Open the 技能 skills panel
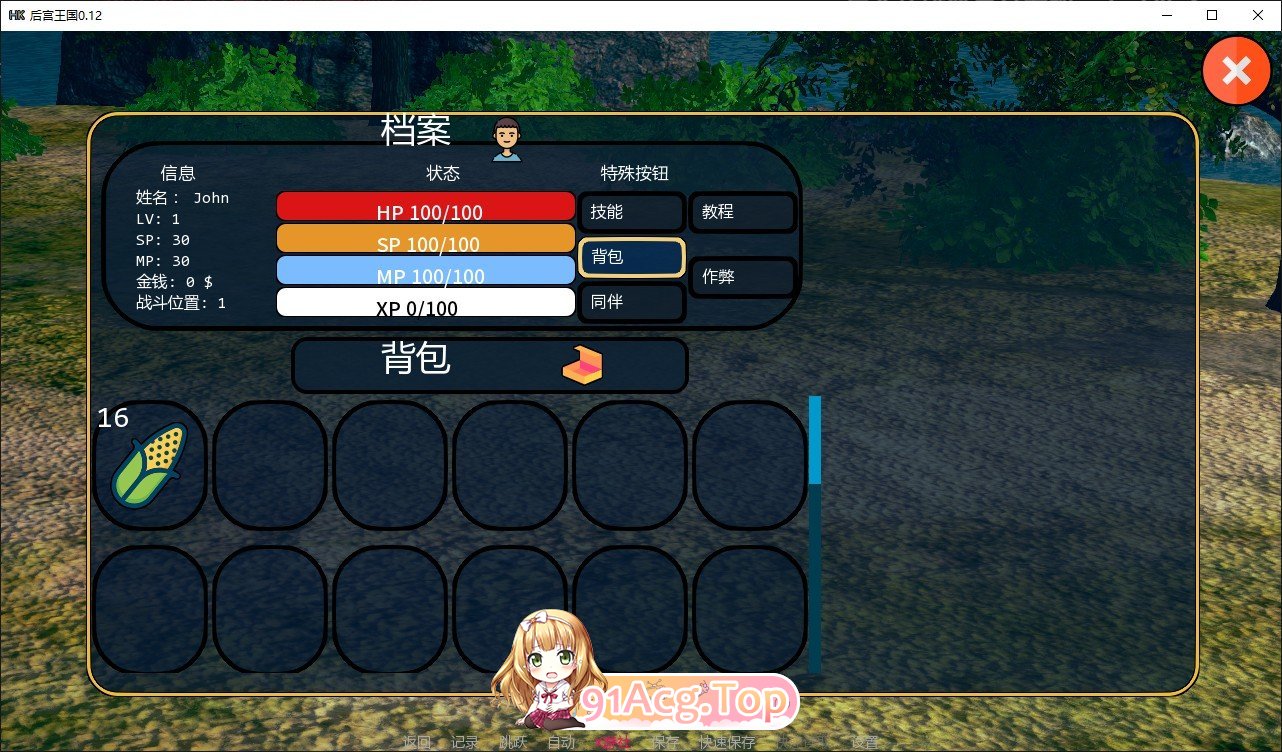This screenshot has width=1282, height=752. (x=631, y=212)
